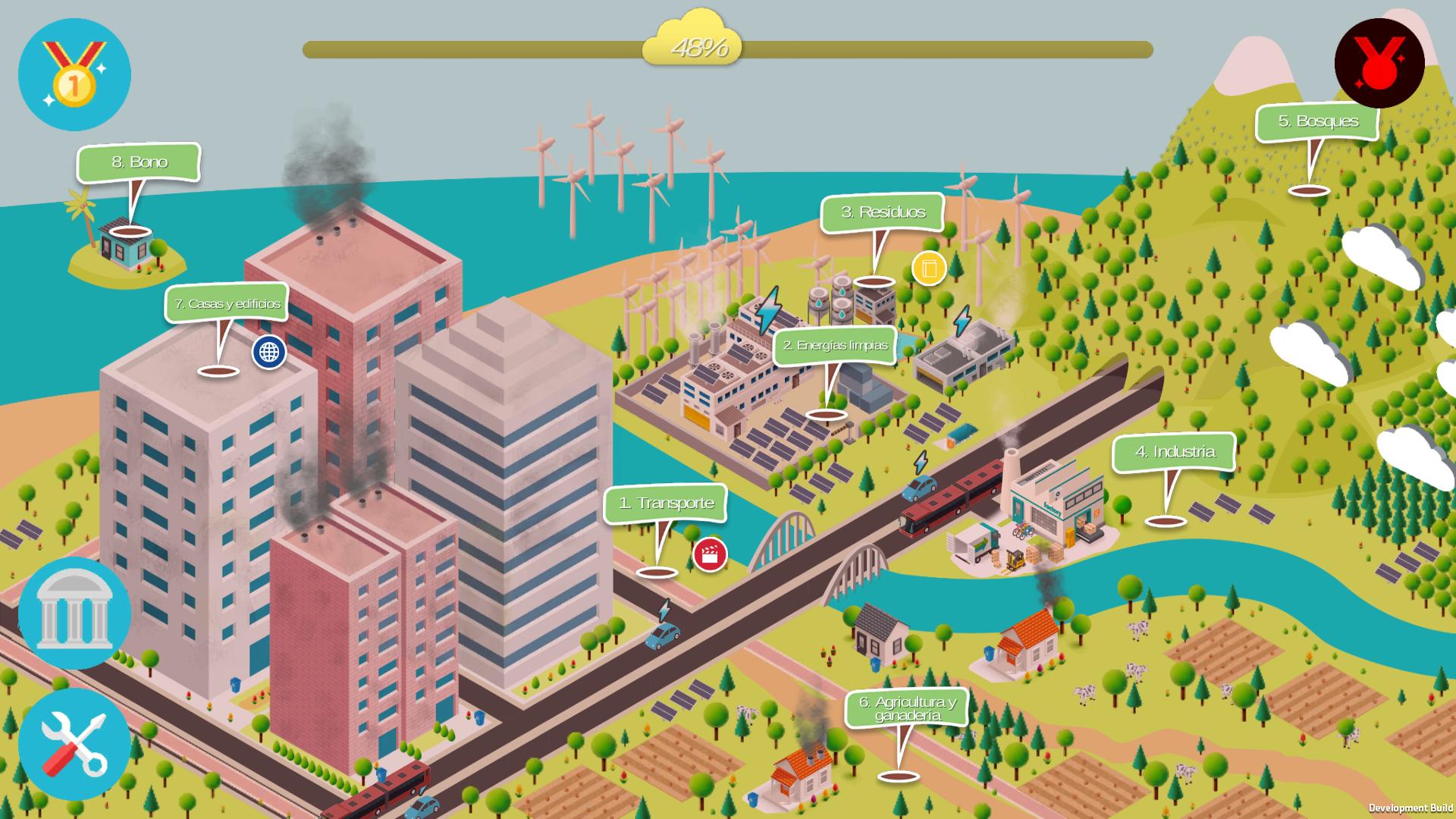Select 5. Bosques on the mountain
This screenshot has width=1456, height=819.
tap(1318, 121)
